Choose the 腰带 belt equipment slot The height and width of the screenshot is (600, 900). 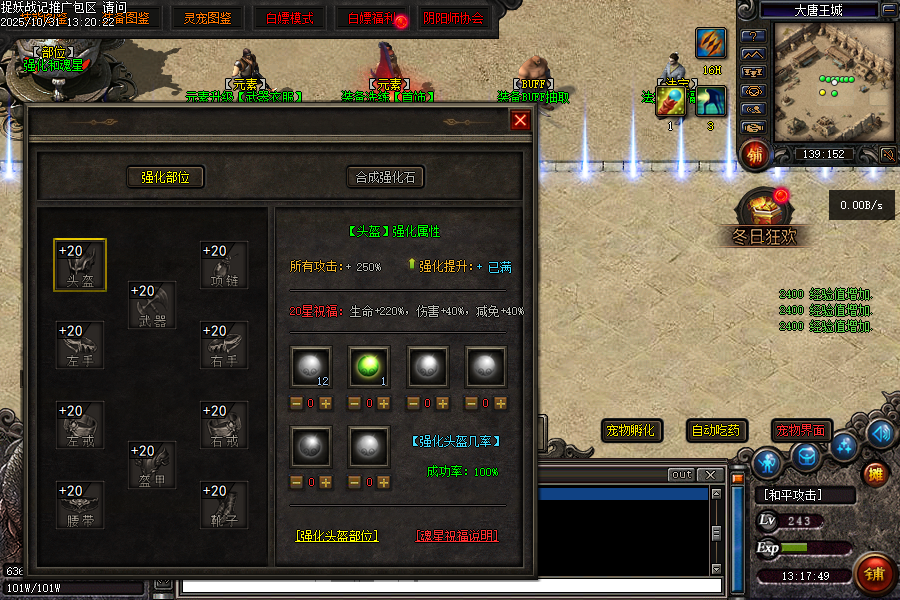(x=79, y=505)
